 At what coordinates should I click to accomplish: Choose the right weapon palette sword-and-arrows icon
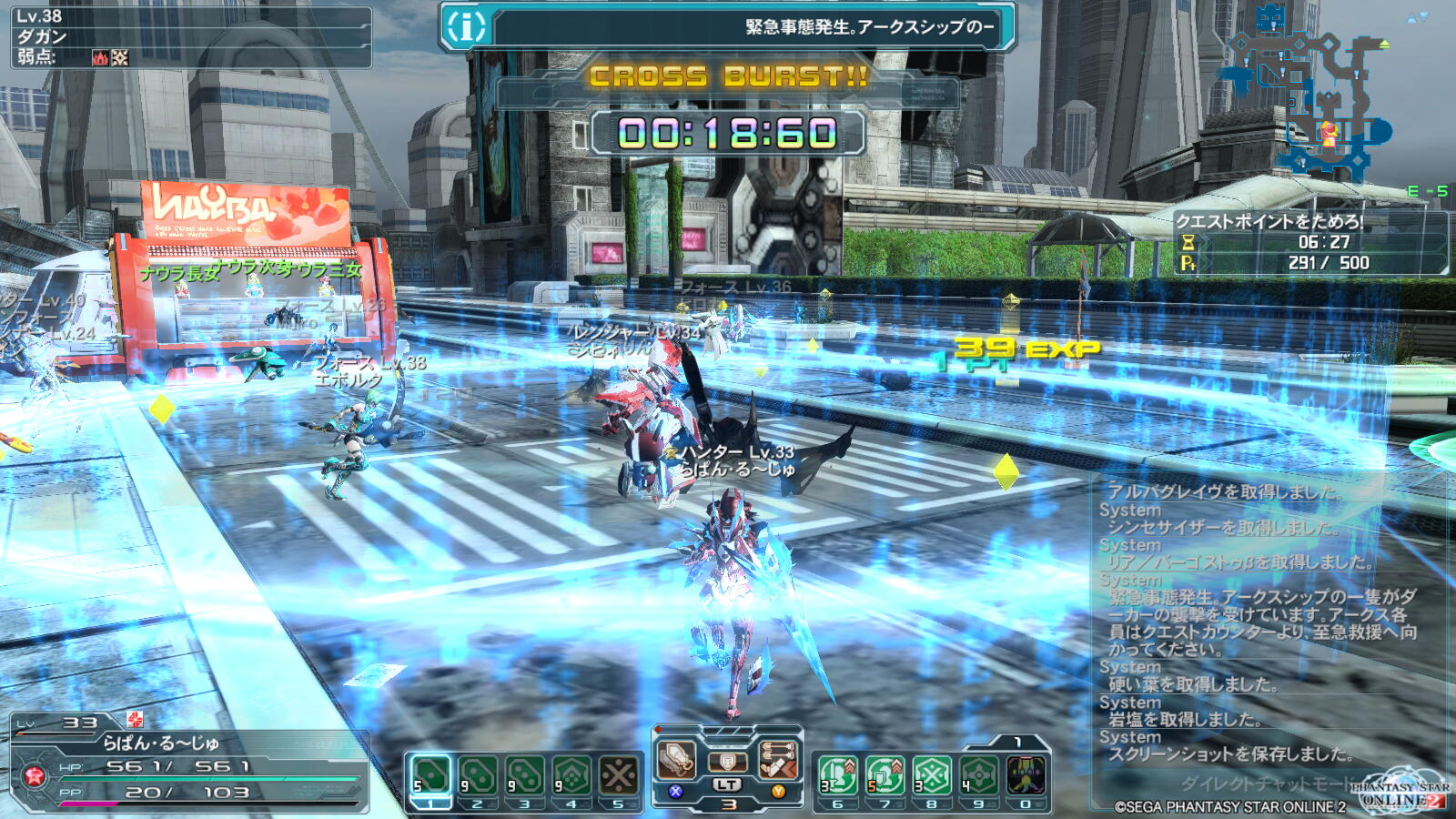(x=778, y=760)
